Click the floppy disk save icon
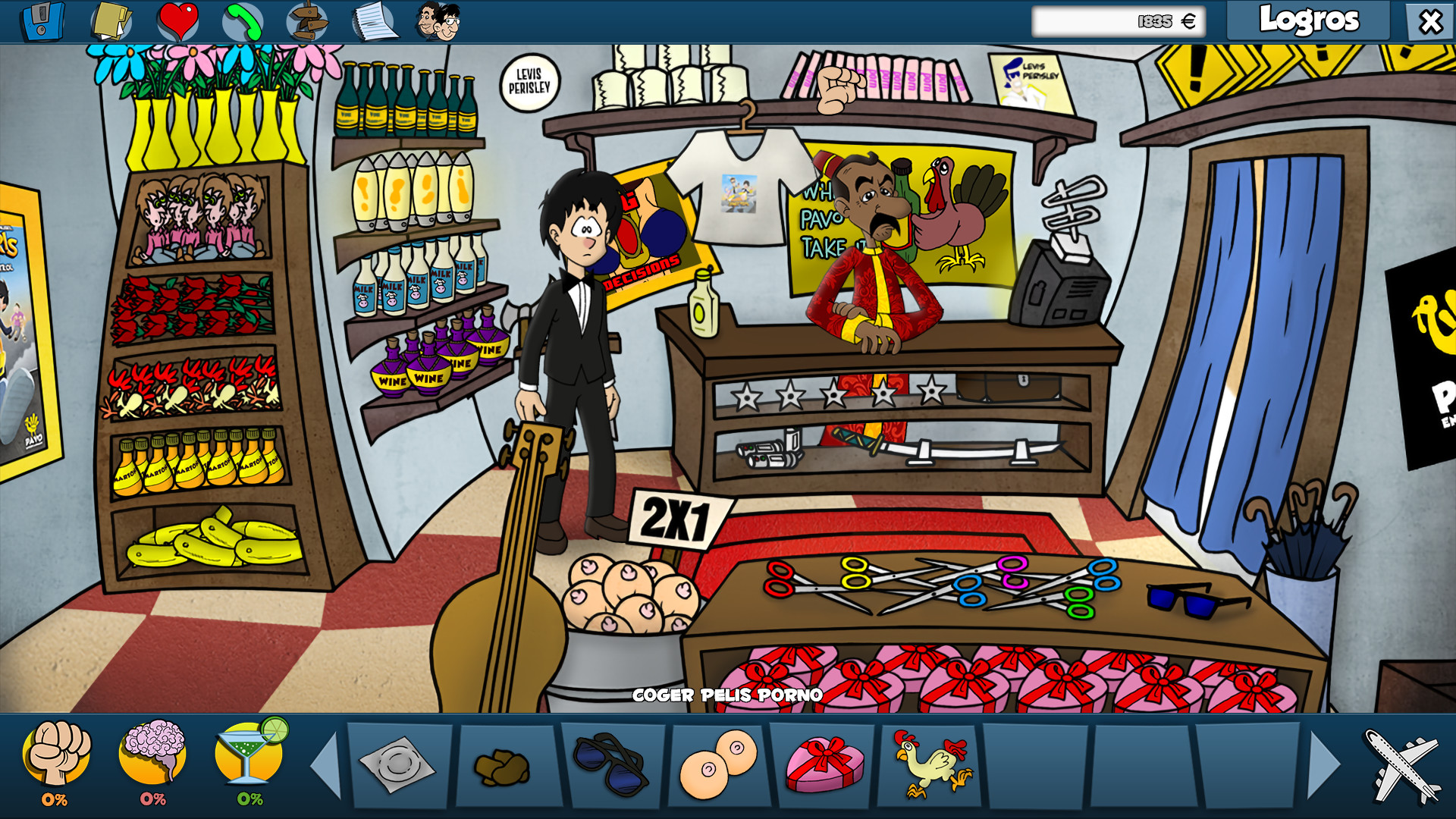The image size is (1456, 819). [x=42, y=20]
